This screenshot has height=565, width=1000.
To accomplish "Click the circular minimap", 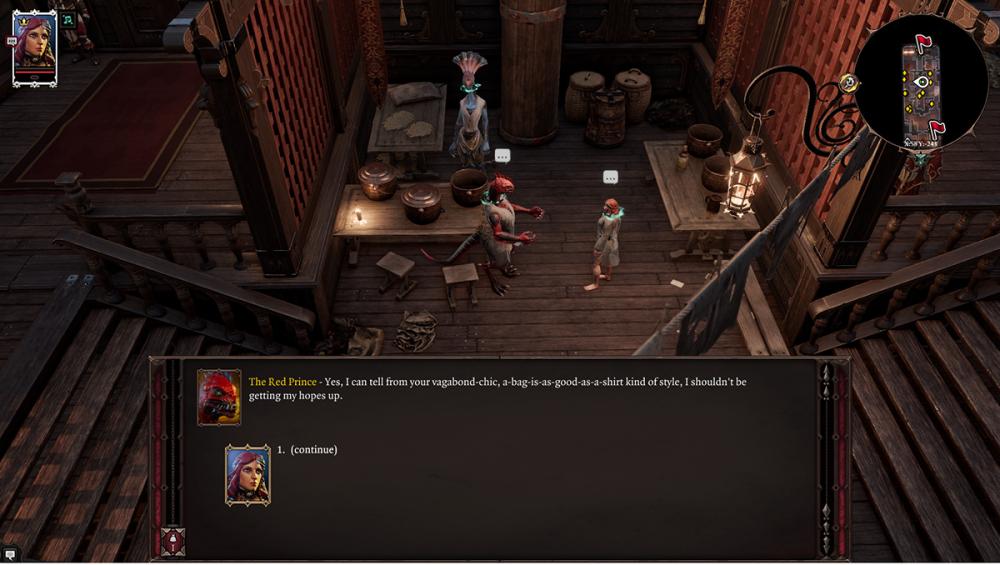I will 920,82.
